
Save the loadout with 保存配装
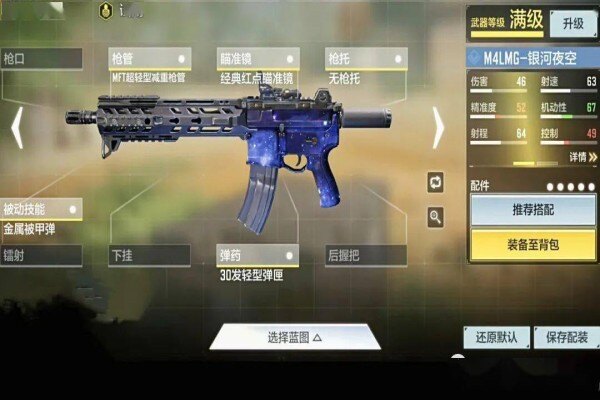click(567, 337)
